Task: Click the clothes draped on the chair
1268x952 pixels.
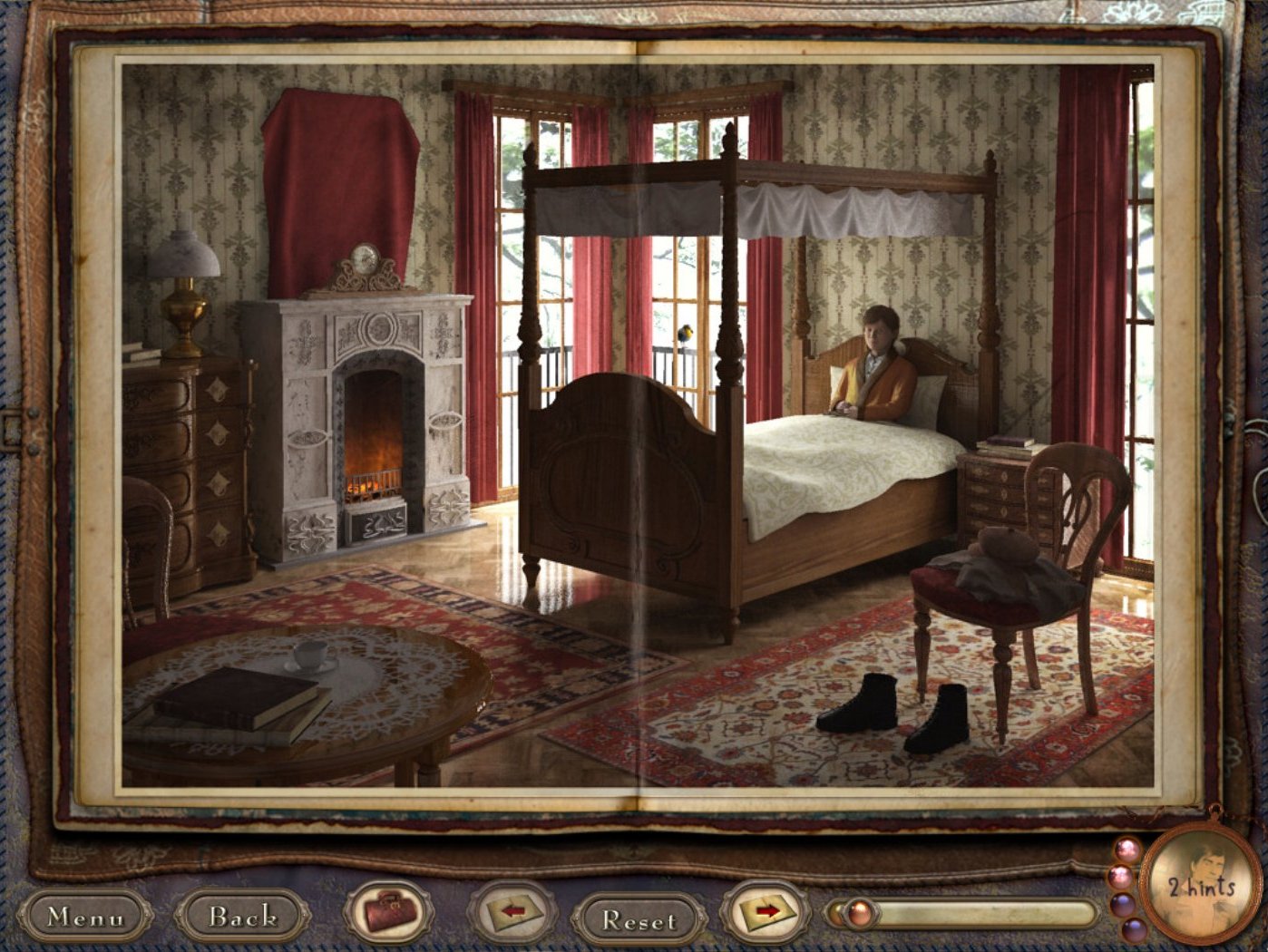Action: [x=998, y=571]
